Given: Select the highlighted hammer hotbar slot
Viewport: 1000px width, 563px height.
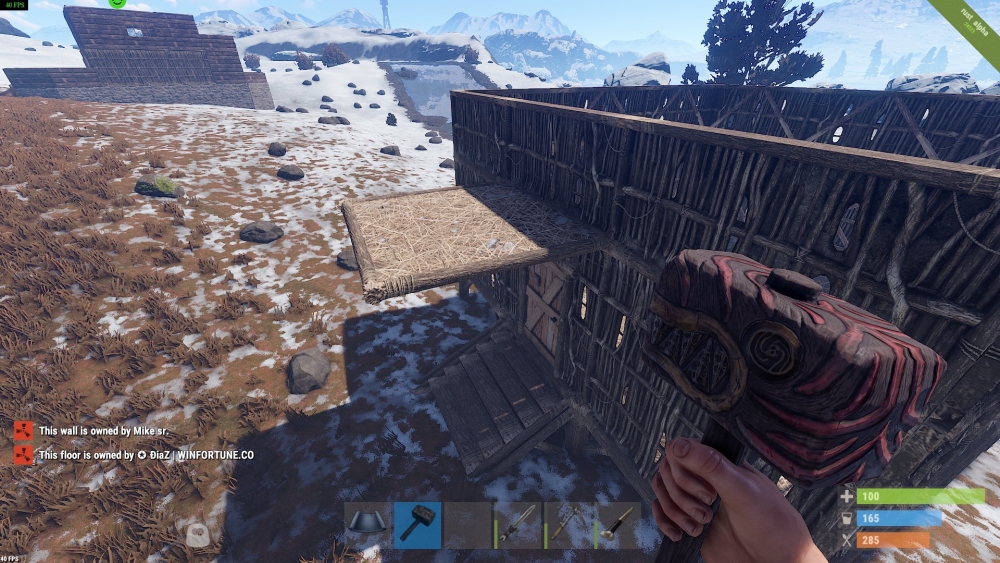Looking at the screenshot, I should tap(417, 525).
